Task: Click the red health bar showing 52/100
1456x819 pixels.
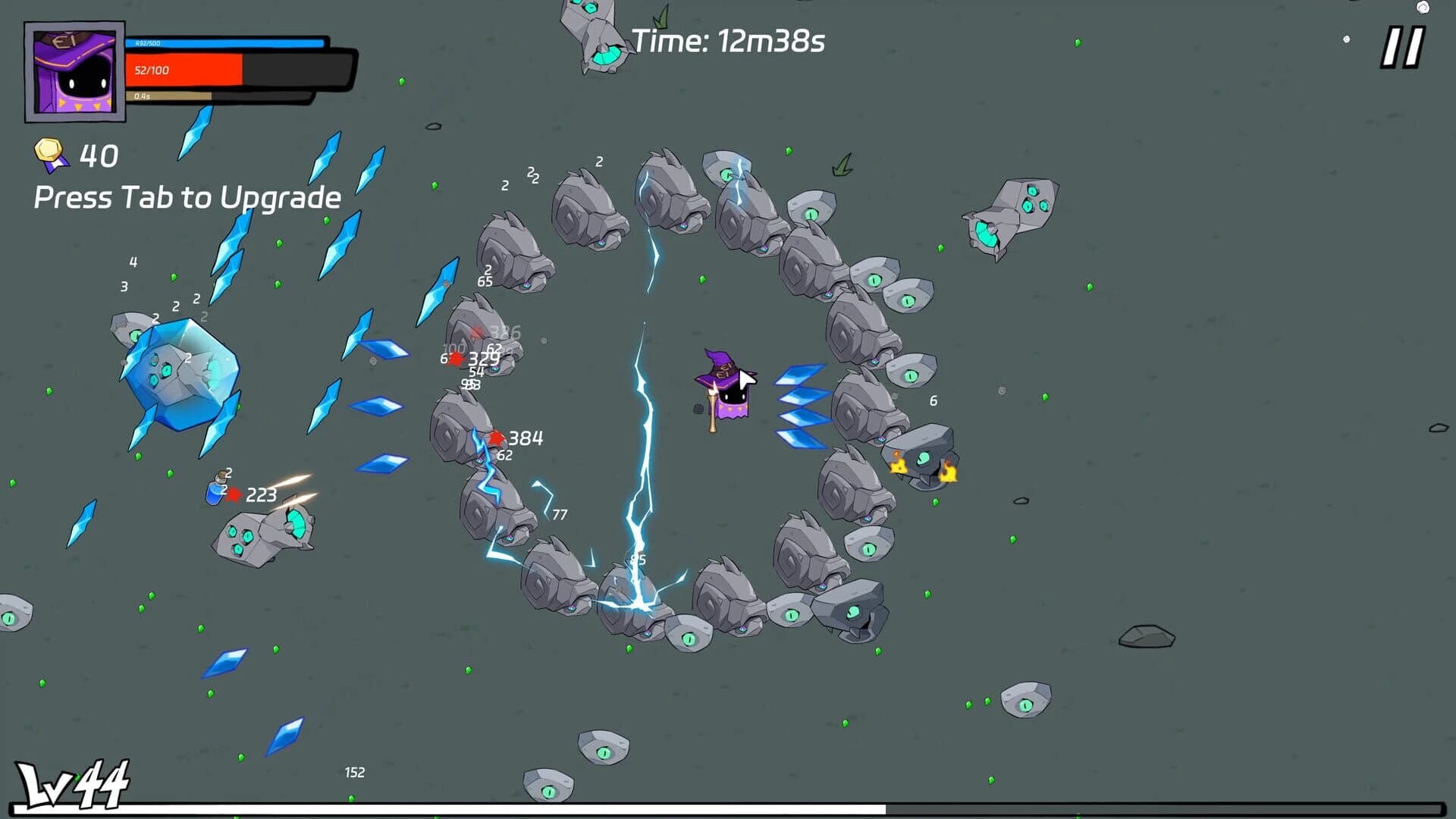Action: click(186, 71)
